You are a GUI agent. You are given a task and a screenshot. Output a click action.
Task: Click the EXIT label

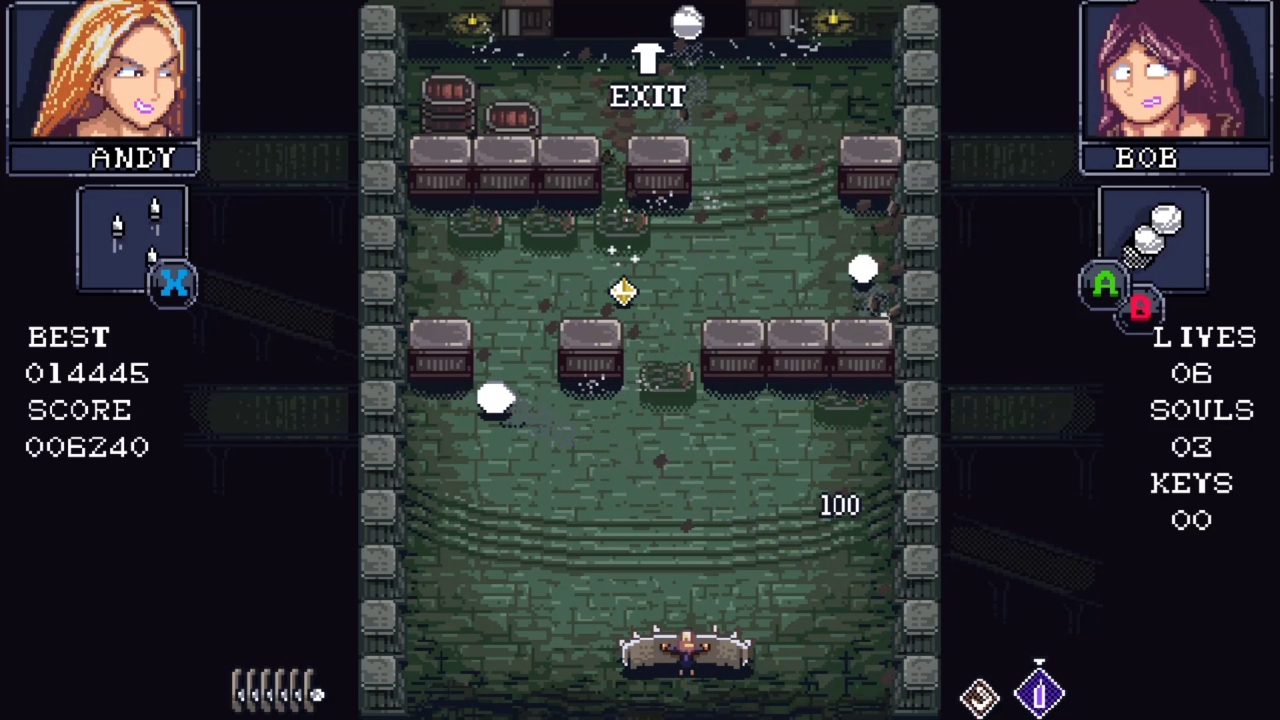(x=648, y=96)
